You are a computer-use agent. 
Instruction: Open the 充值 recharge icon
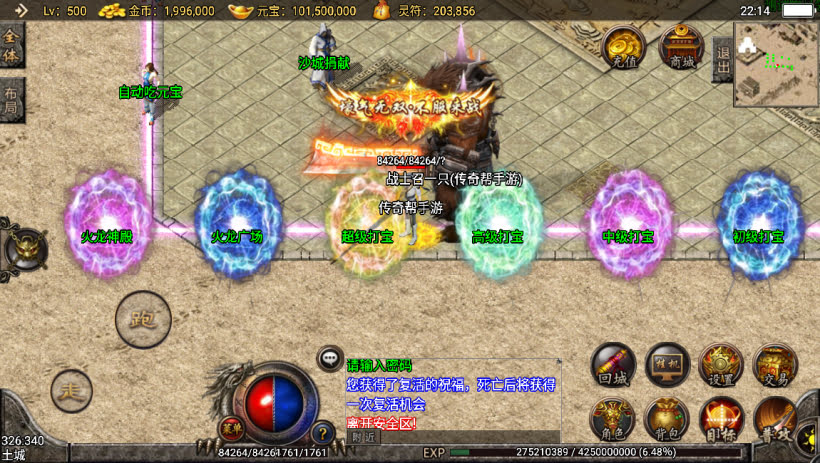623,48
